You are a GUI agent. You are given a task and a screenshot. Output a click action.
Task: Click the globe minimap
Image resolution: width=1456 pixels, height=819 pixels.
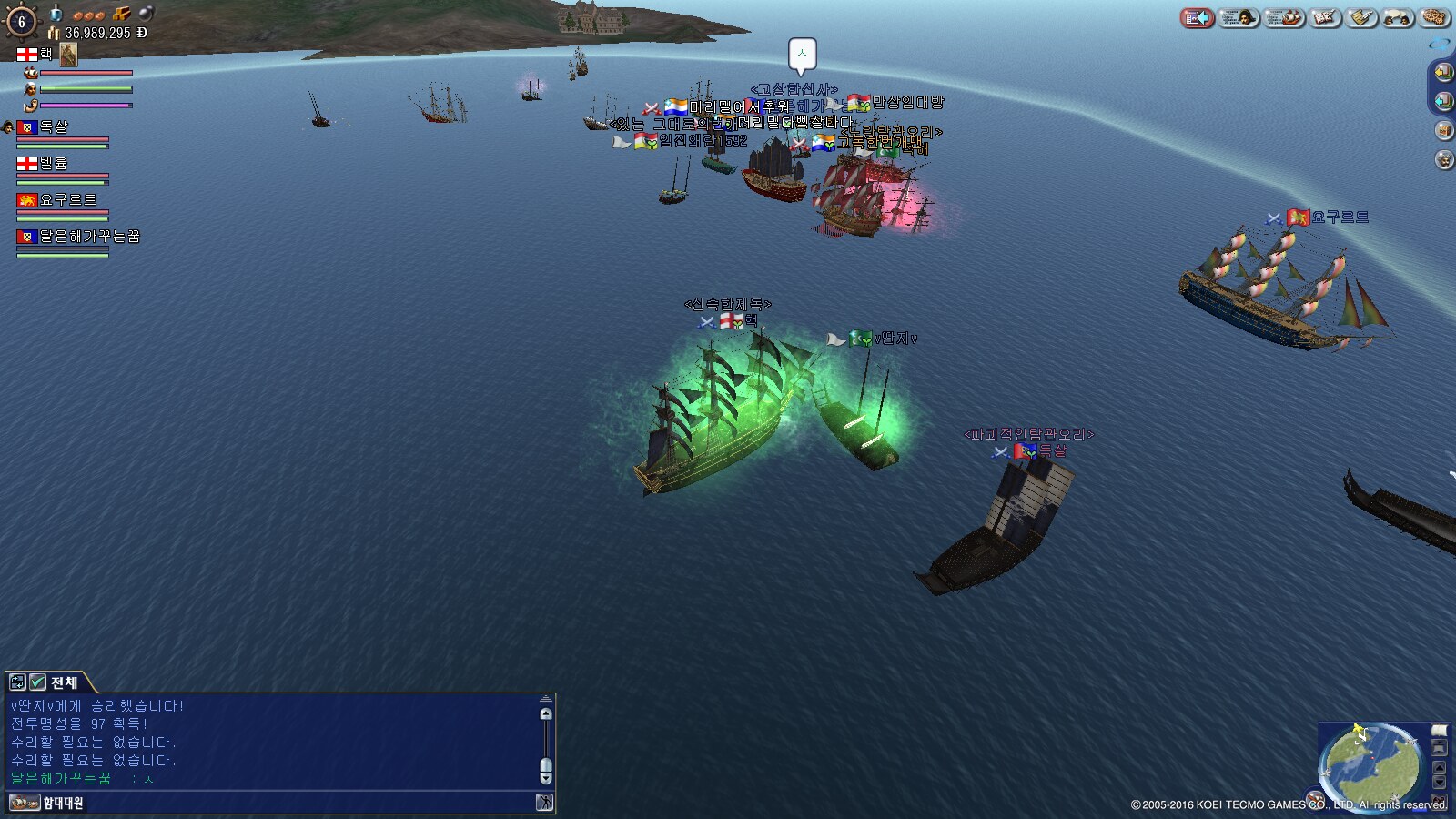tap(1372, 764)
